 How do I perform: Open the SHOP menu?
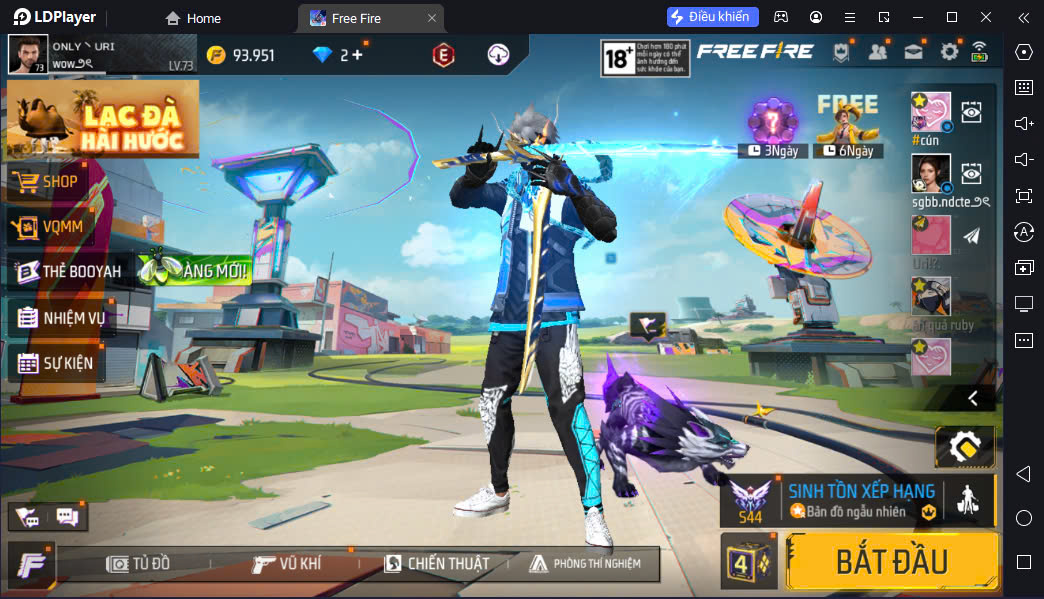(58, 182)
